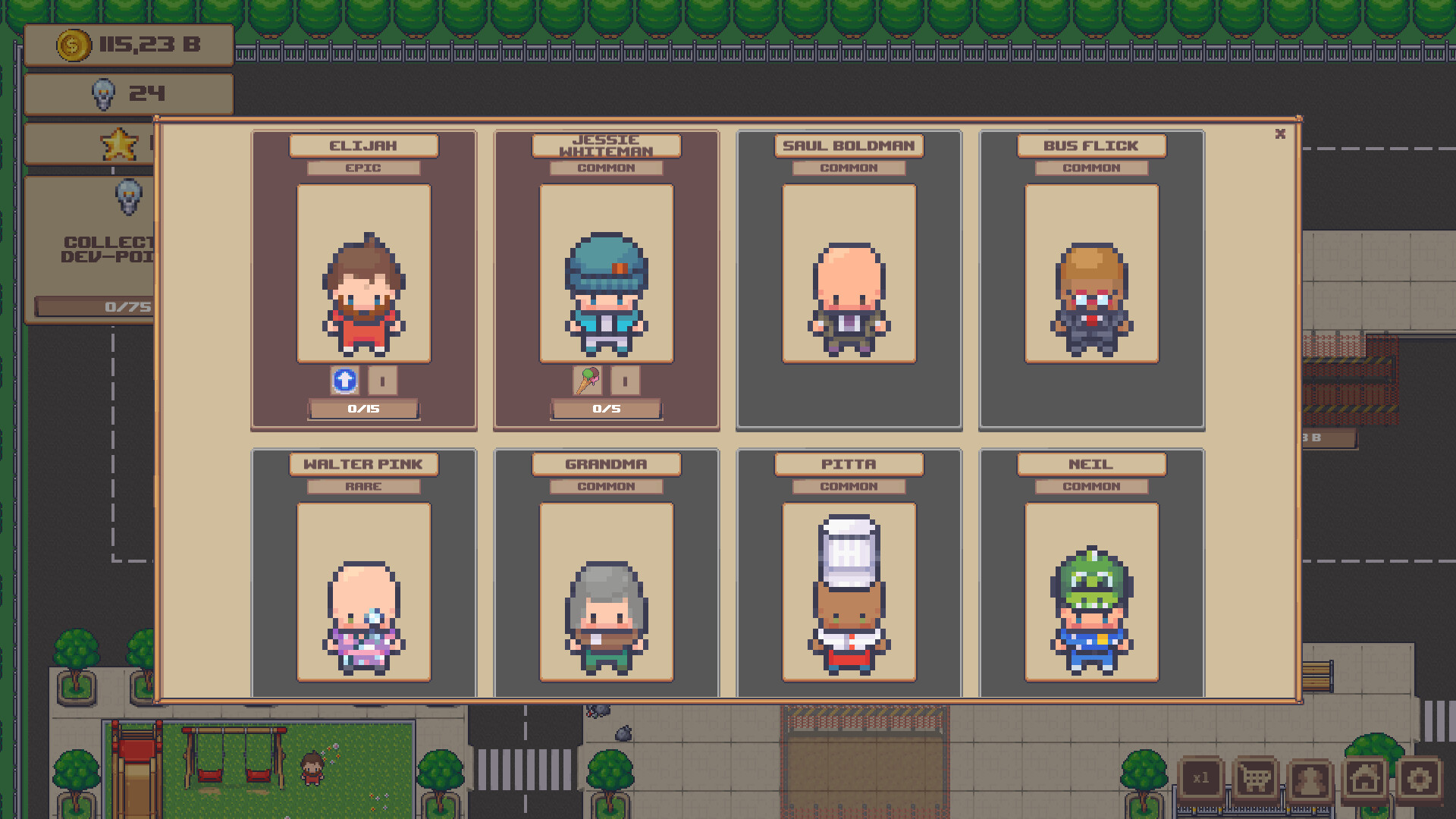
Task: Click the ice cream icon on Jessie Whiteman
Action: (588, 381)
